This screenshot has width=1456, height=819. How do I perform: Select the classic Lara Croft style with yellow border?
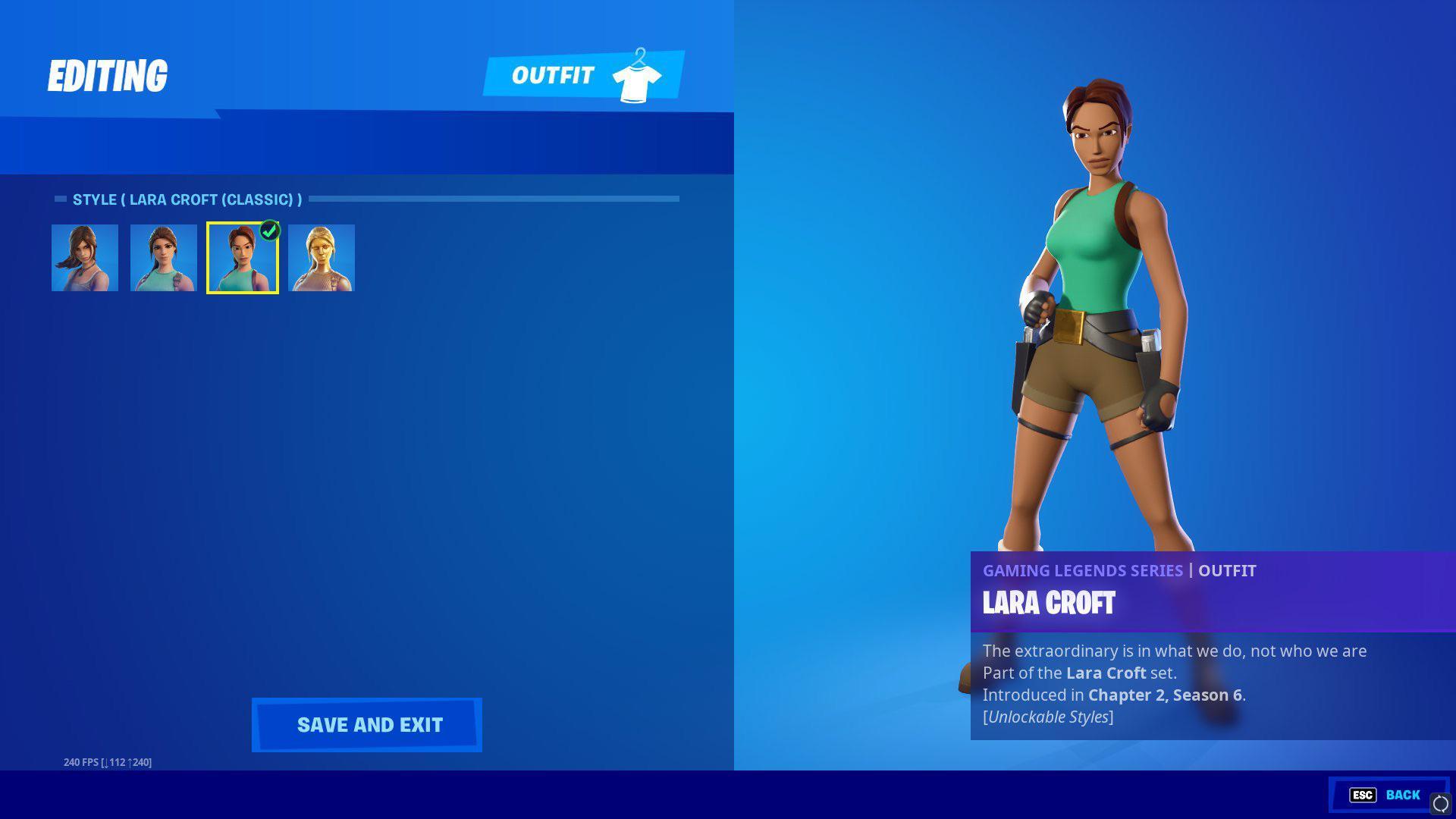pos(243,258)
